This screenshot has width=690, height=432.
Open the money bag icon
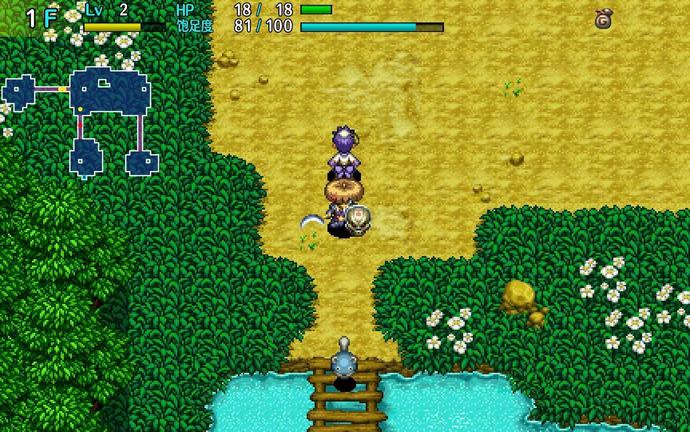603,18
